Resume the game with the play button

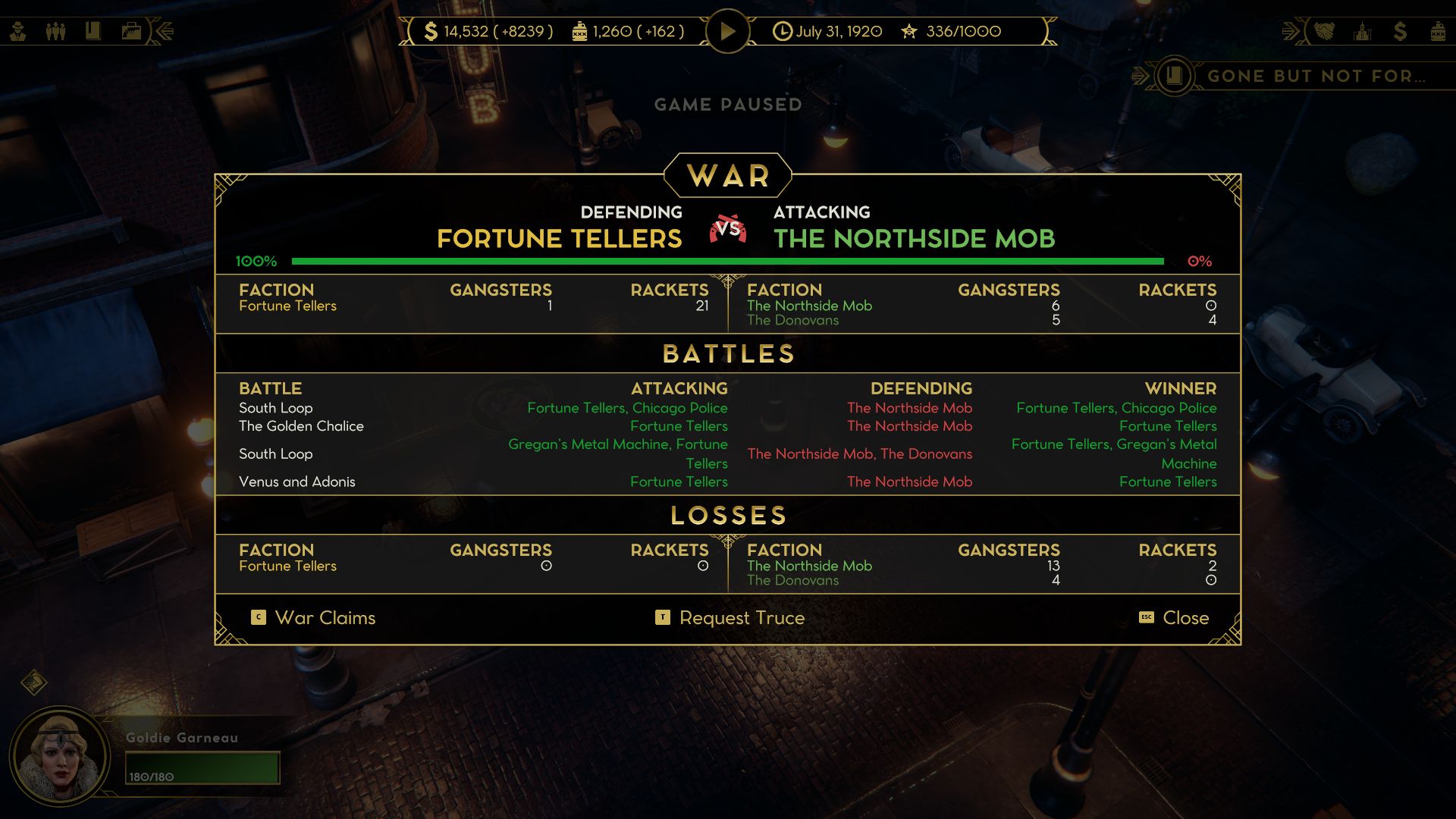pyautogui.click(x=727, y=31)
